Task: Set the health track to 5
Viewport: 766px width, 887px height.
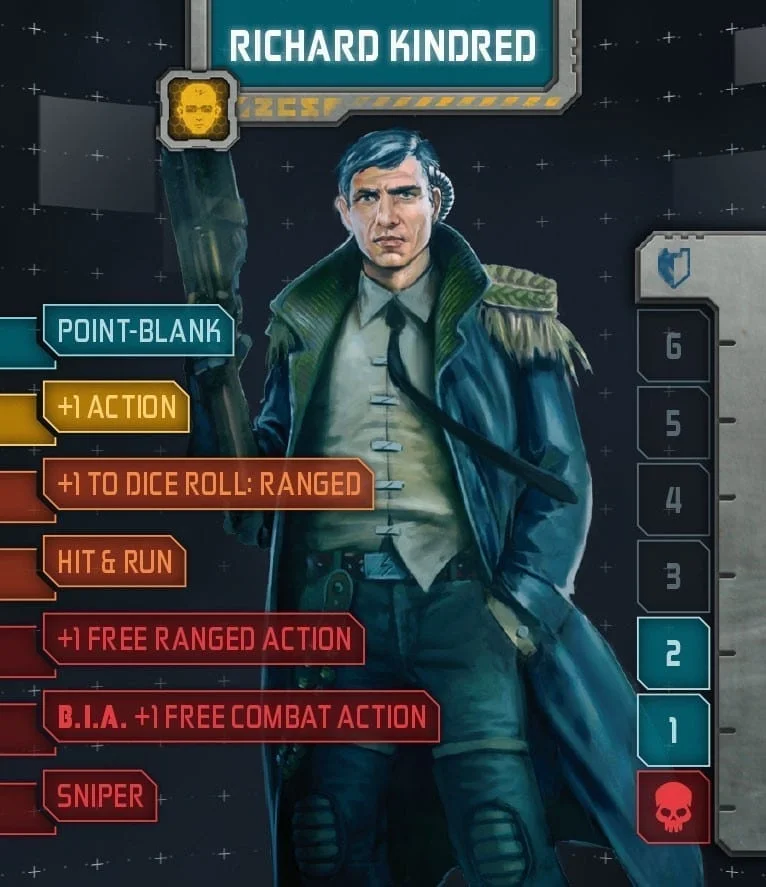Action: click(673, 423)
